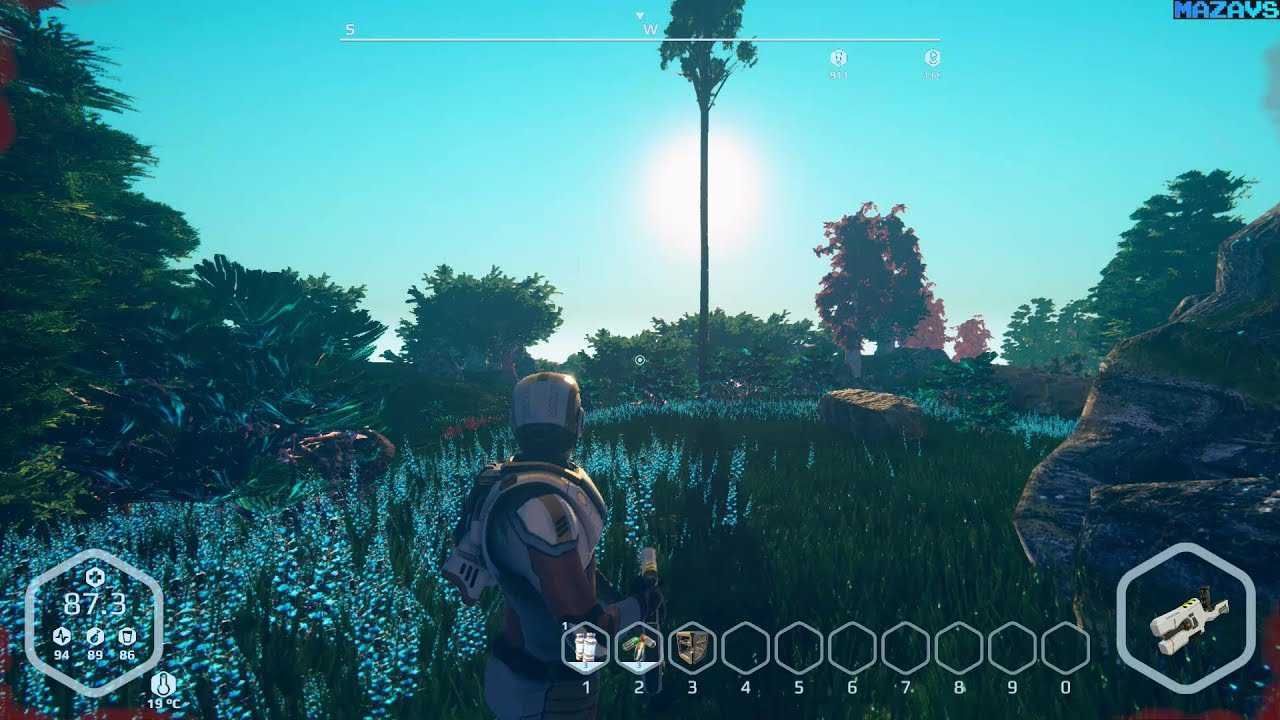The width and height of the screenshot is (1280, 720).
Task: Click the compass heading bar
Action: (640, 39)
